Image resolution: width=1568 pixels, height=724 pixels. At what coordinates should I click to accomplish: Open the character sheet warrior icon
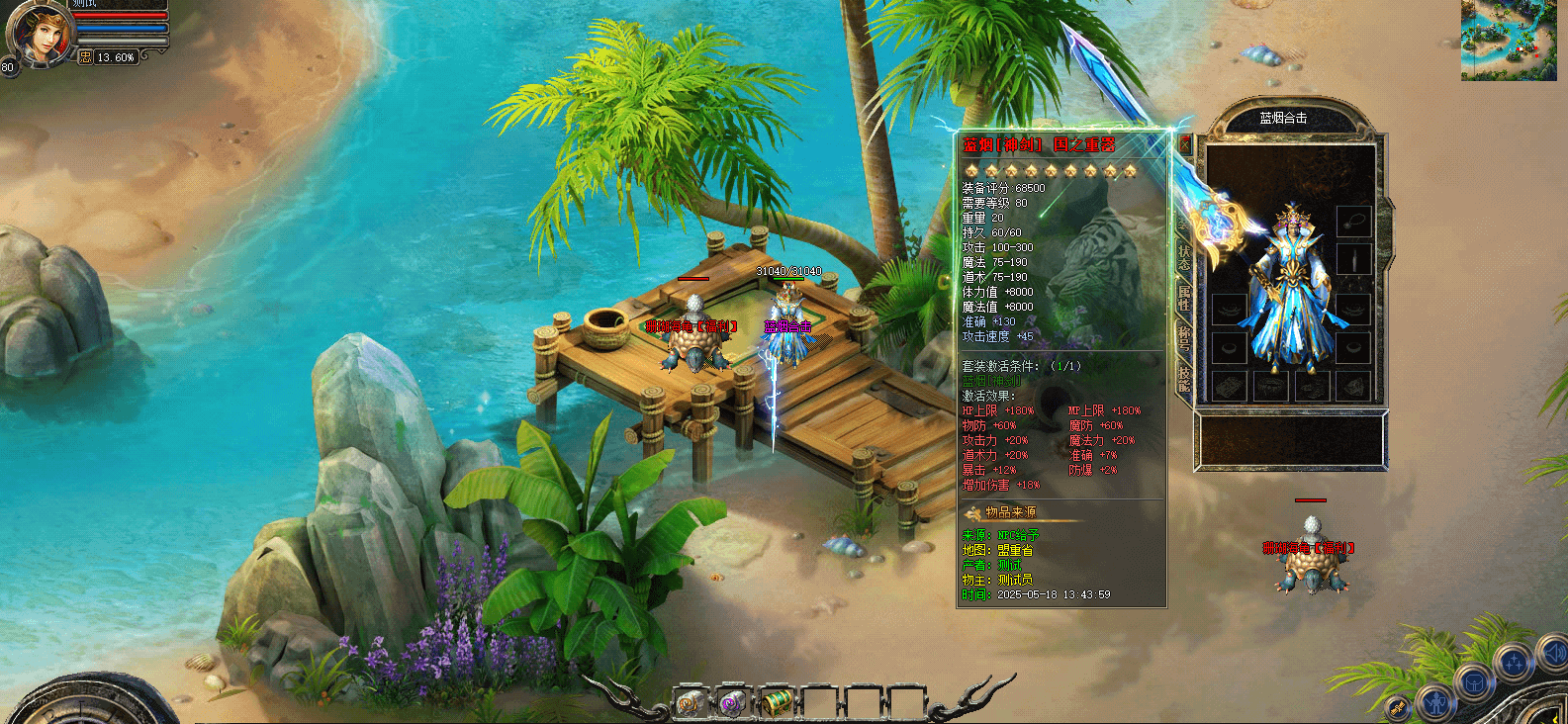coord(1436,704)
